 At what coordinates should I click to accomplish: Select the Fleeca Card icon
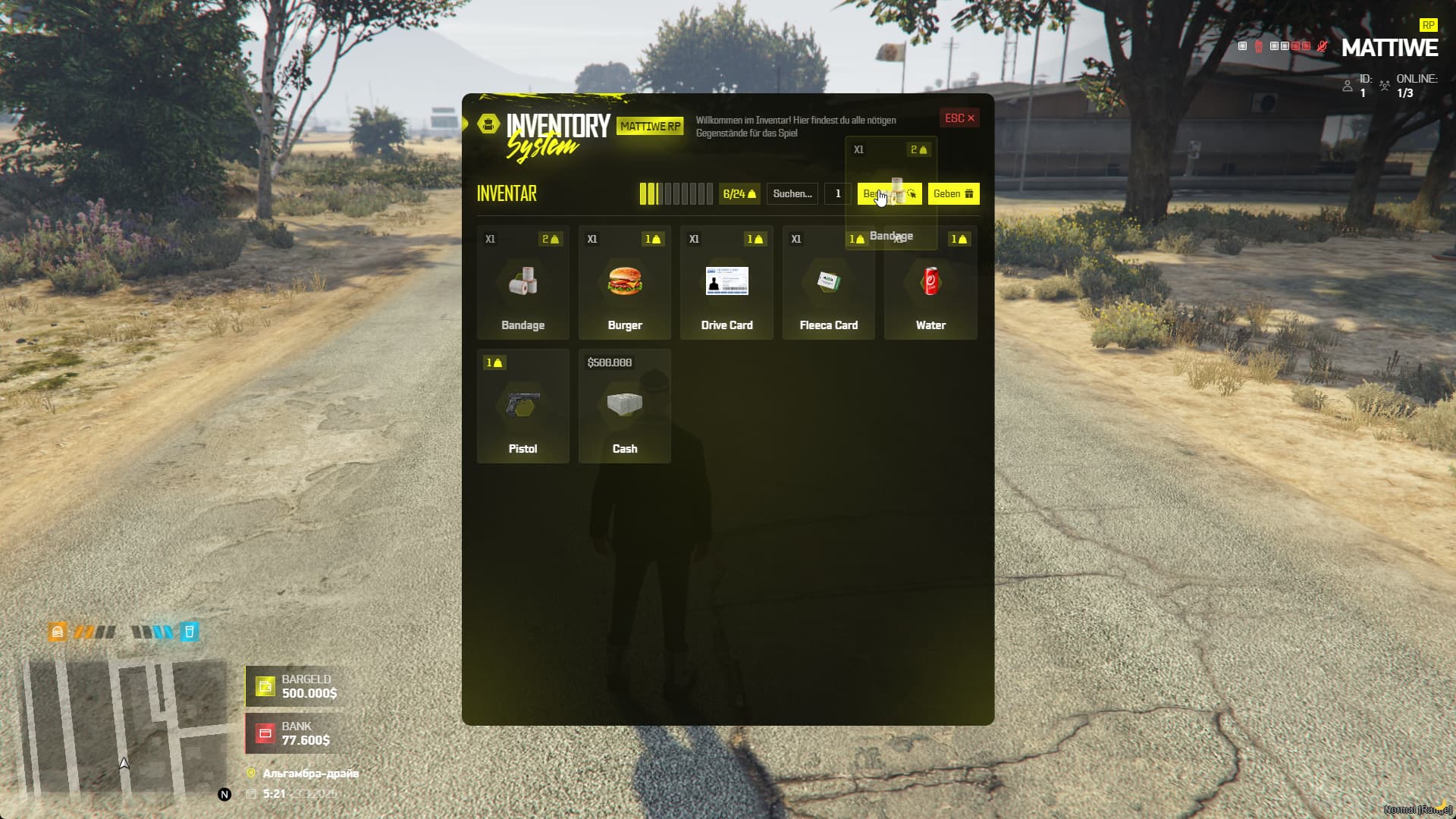pos(827,281)
